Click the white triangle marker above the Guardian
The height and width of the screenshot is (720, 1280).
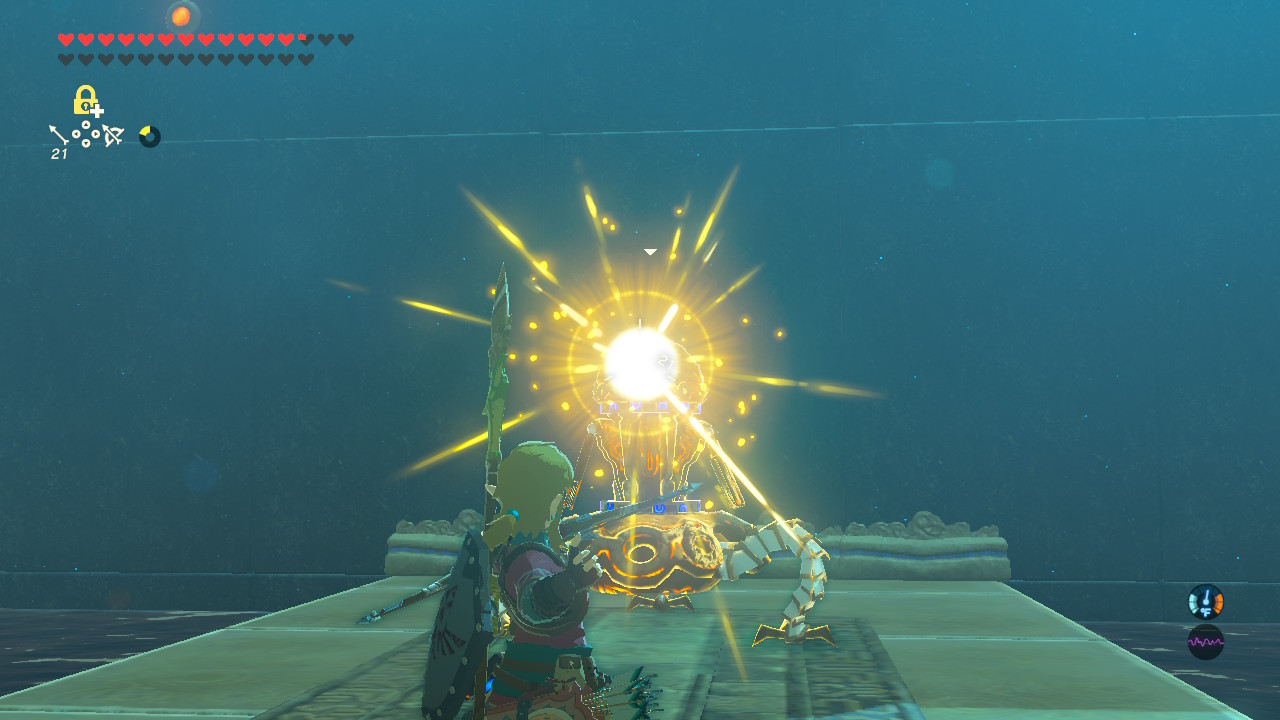(650, 251)
